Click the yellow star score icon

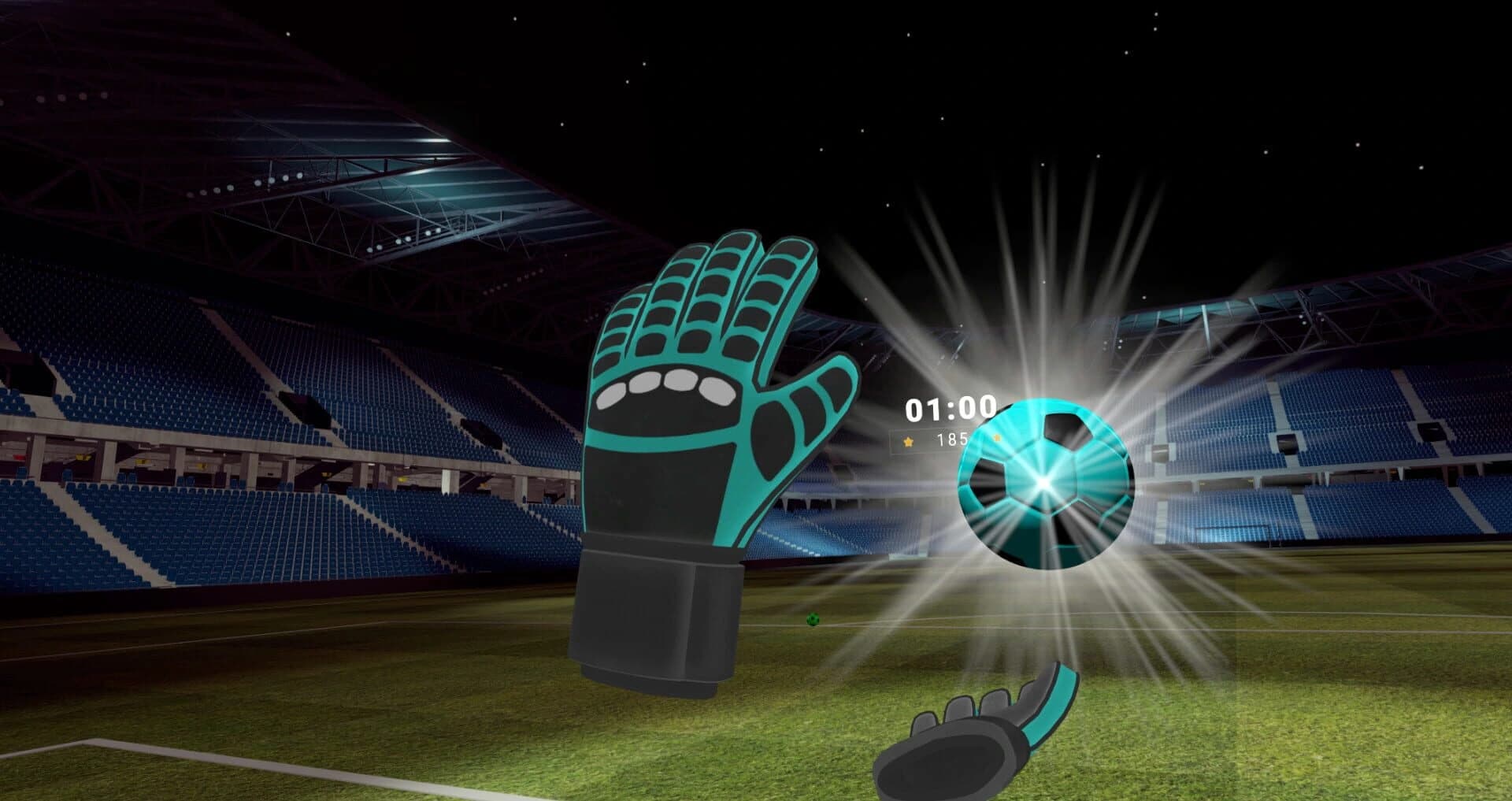pyautogui.click(x=907, y=443)
